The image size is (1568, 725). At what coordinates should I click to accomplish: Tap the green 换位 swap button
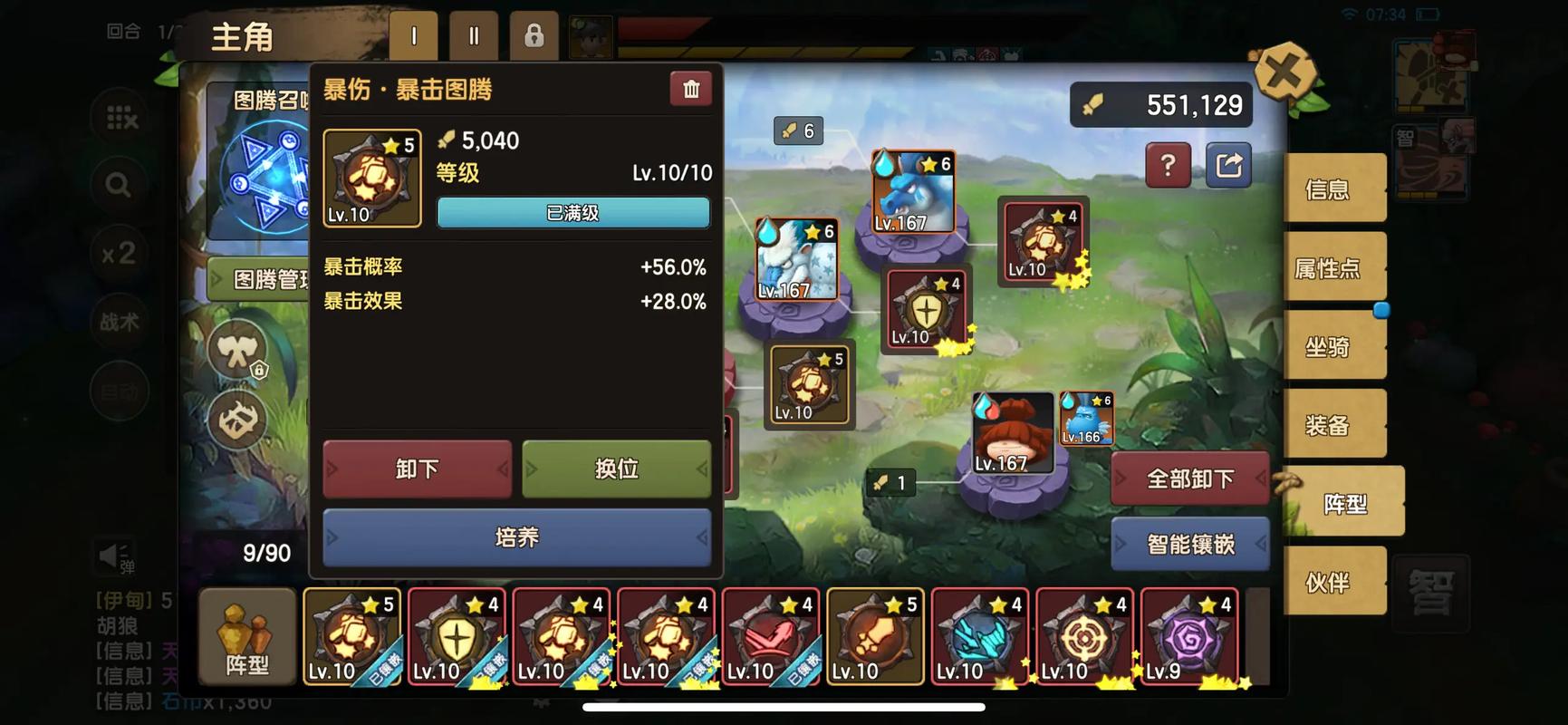point(616,469)
